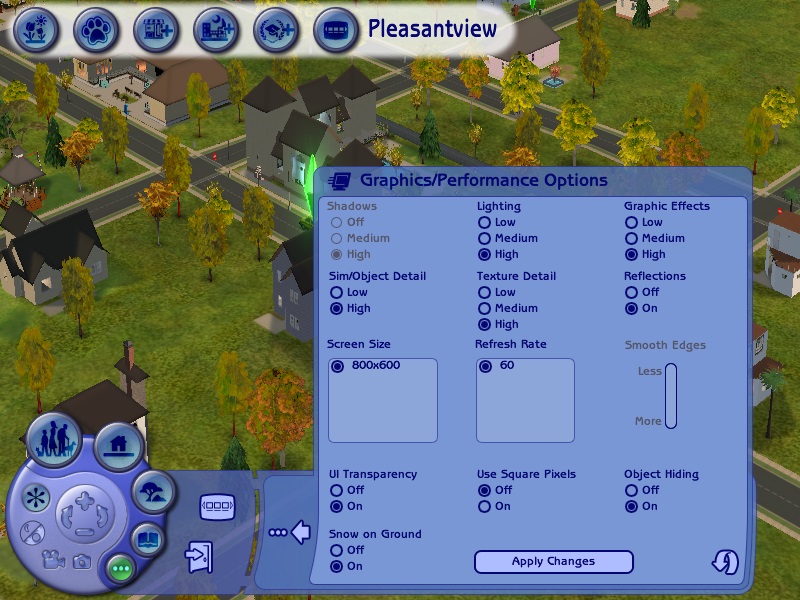Click the exit door icon
800x600 pixels.
(x=198, y=556)
